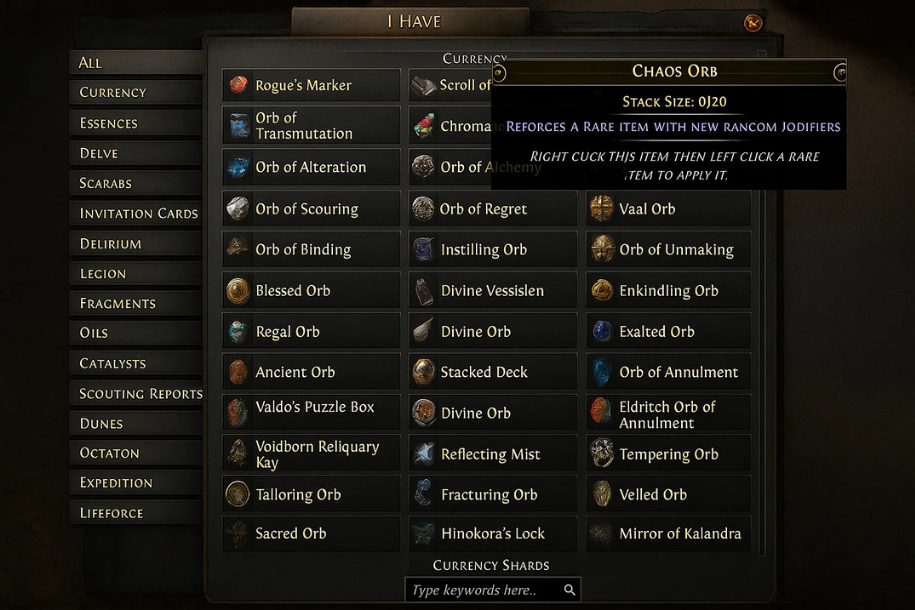Image resolution: width=915 pixels, height=610 pixels.
Task: Switch to the Expedition tab
Action: 116,482
